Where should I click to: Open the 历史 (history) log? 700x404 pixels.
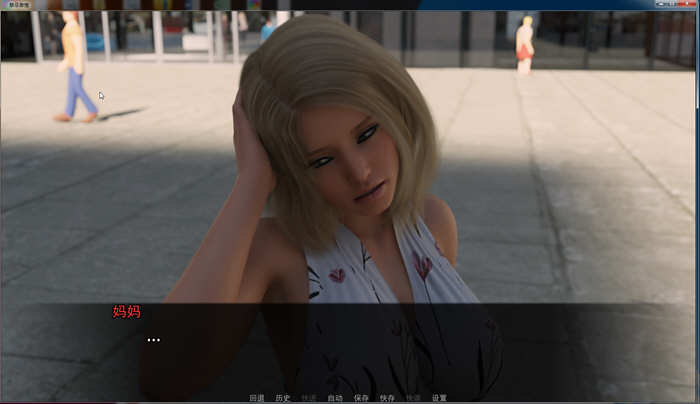(x=283, y=398)
